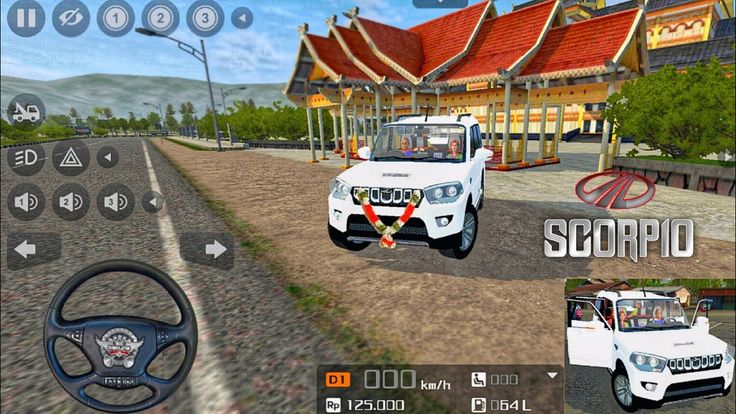Turn on the headlights
This screenshot has width=736, height=414.
26,157
